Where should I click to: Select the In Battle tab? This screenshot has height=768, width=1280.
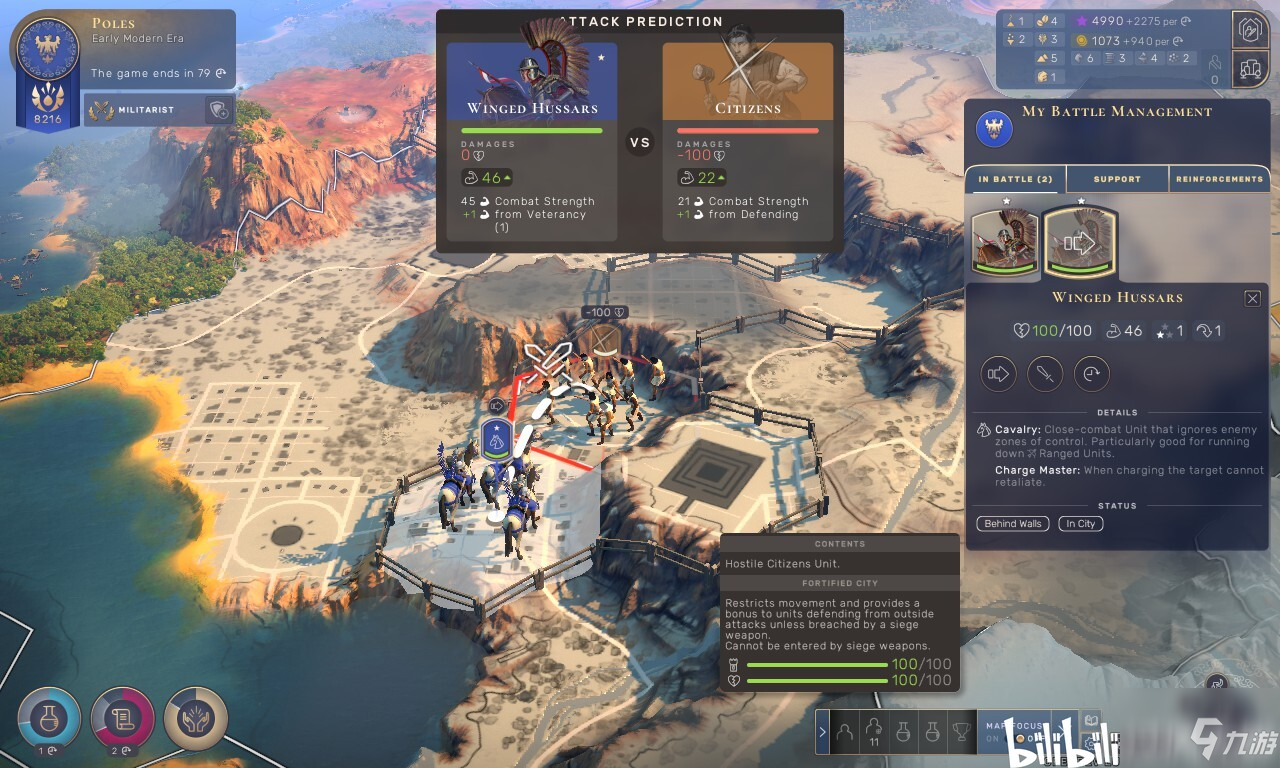click(x=1015, y=179)
